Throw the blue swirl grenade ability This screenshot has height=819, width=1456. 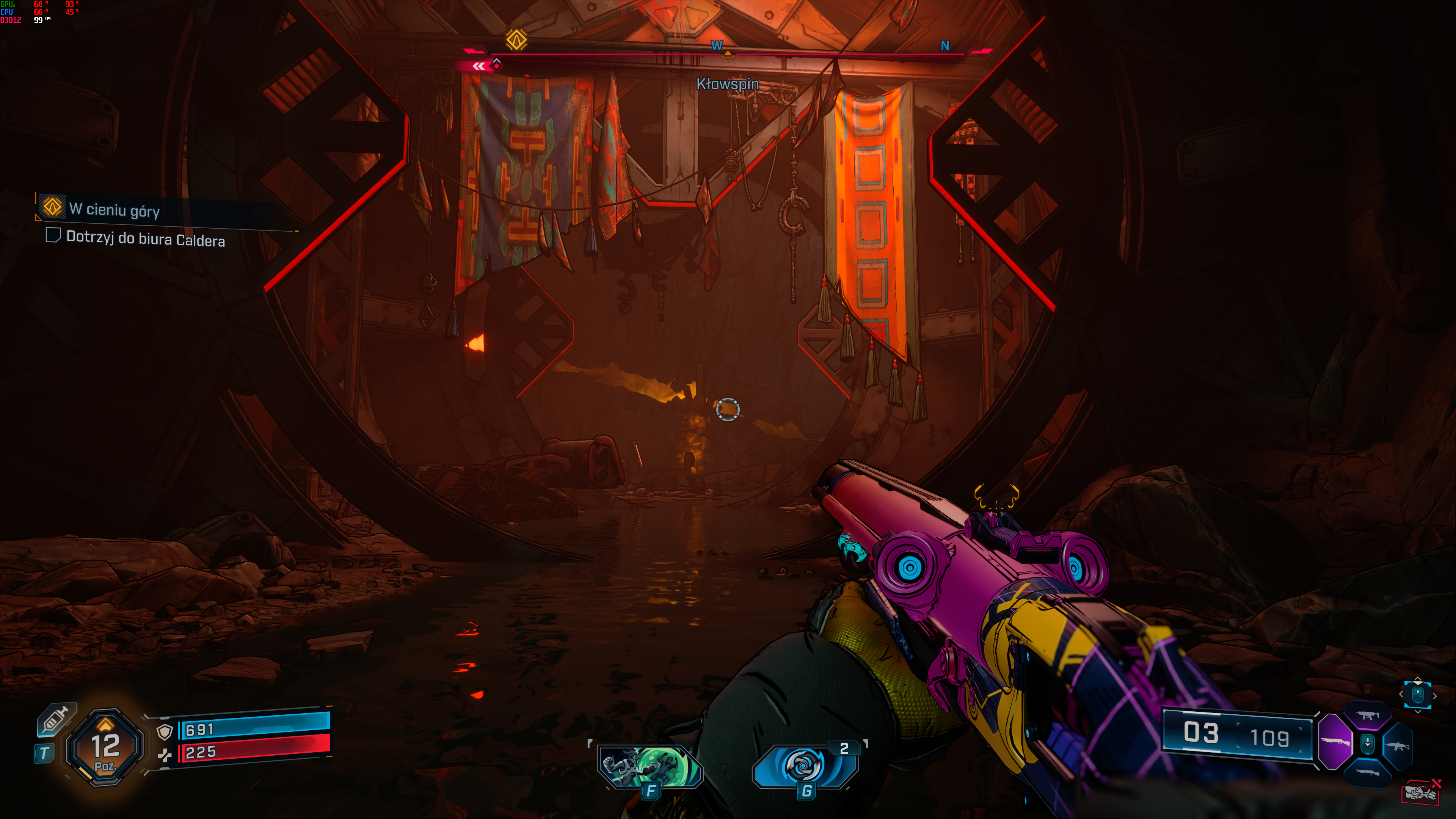804,766
